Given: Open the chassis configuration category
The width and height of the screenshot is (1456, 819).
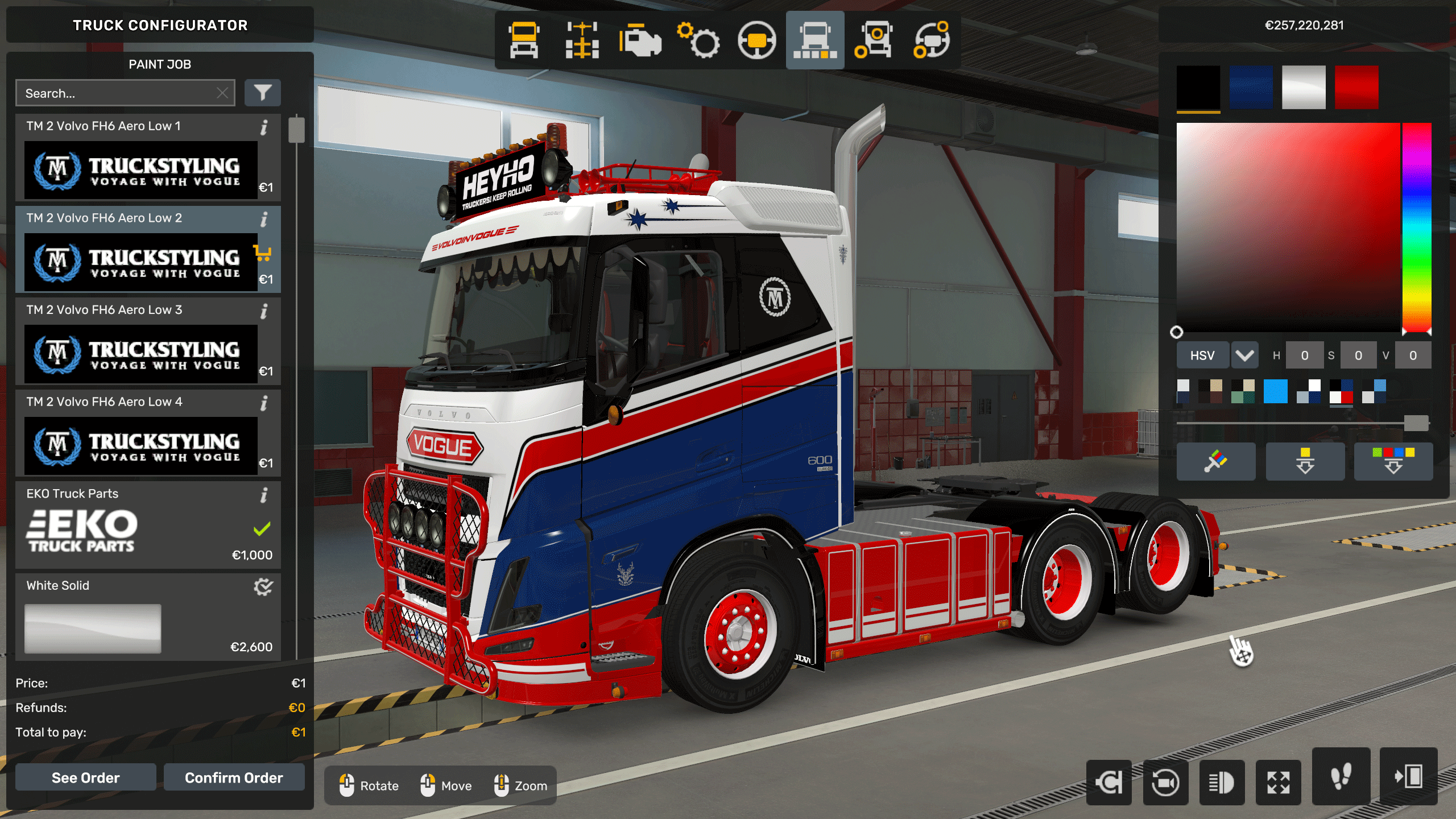Looking at the screenshot, I should coord(582,40).
